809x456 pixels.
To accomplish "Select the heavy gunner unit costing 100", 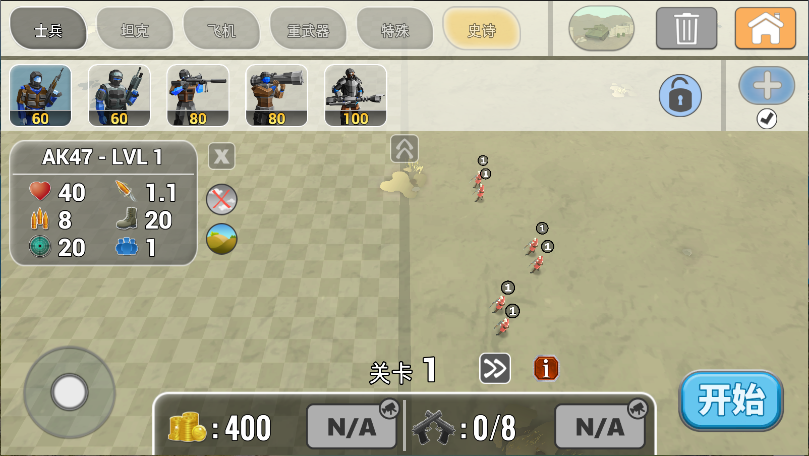I will (355, 96).
